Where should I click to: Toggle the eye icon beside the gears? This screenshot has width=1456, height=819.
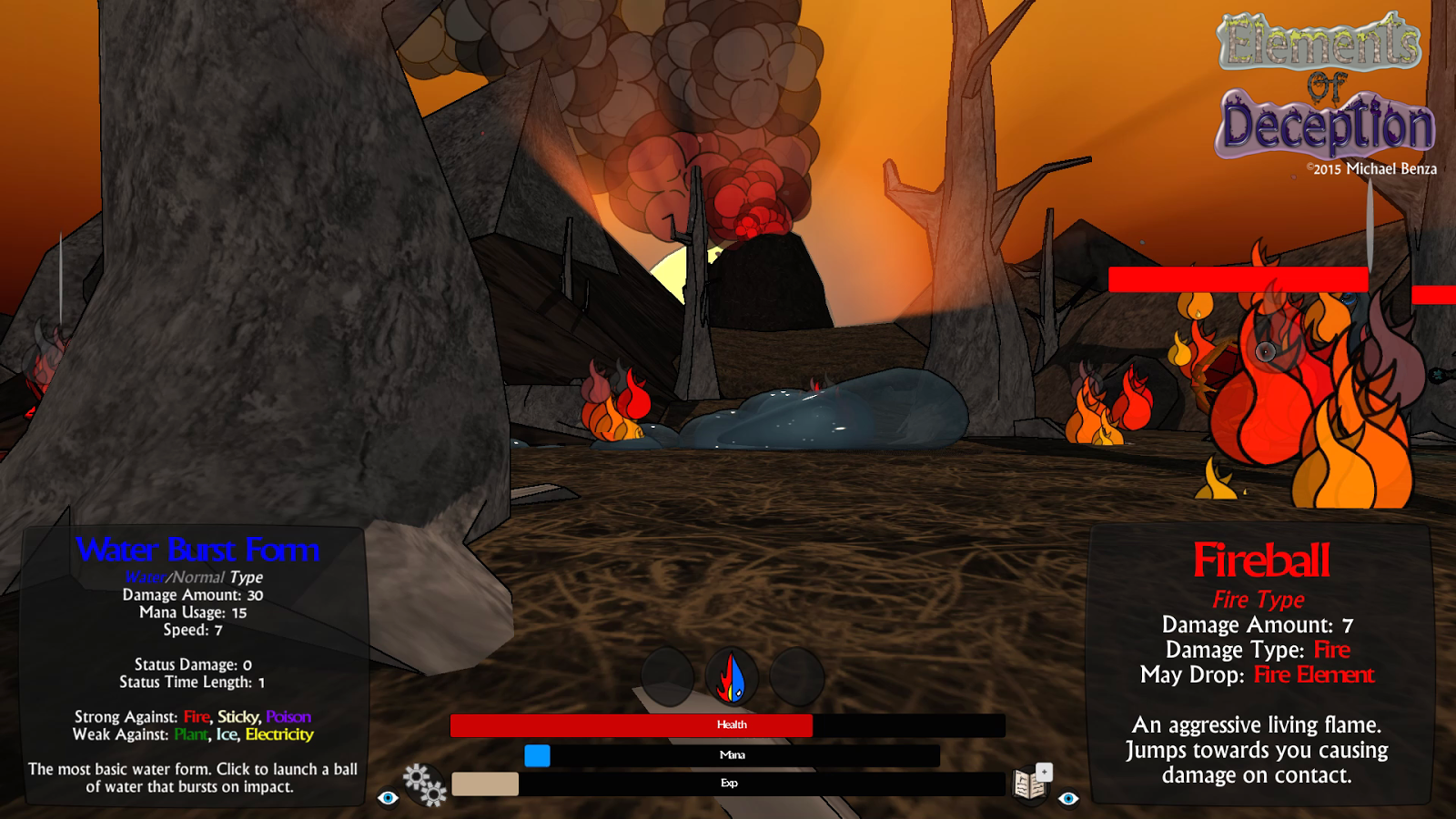[389, 798]
